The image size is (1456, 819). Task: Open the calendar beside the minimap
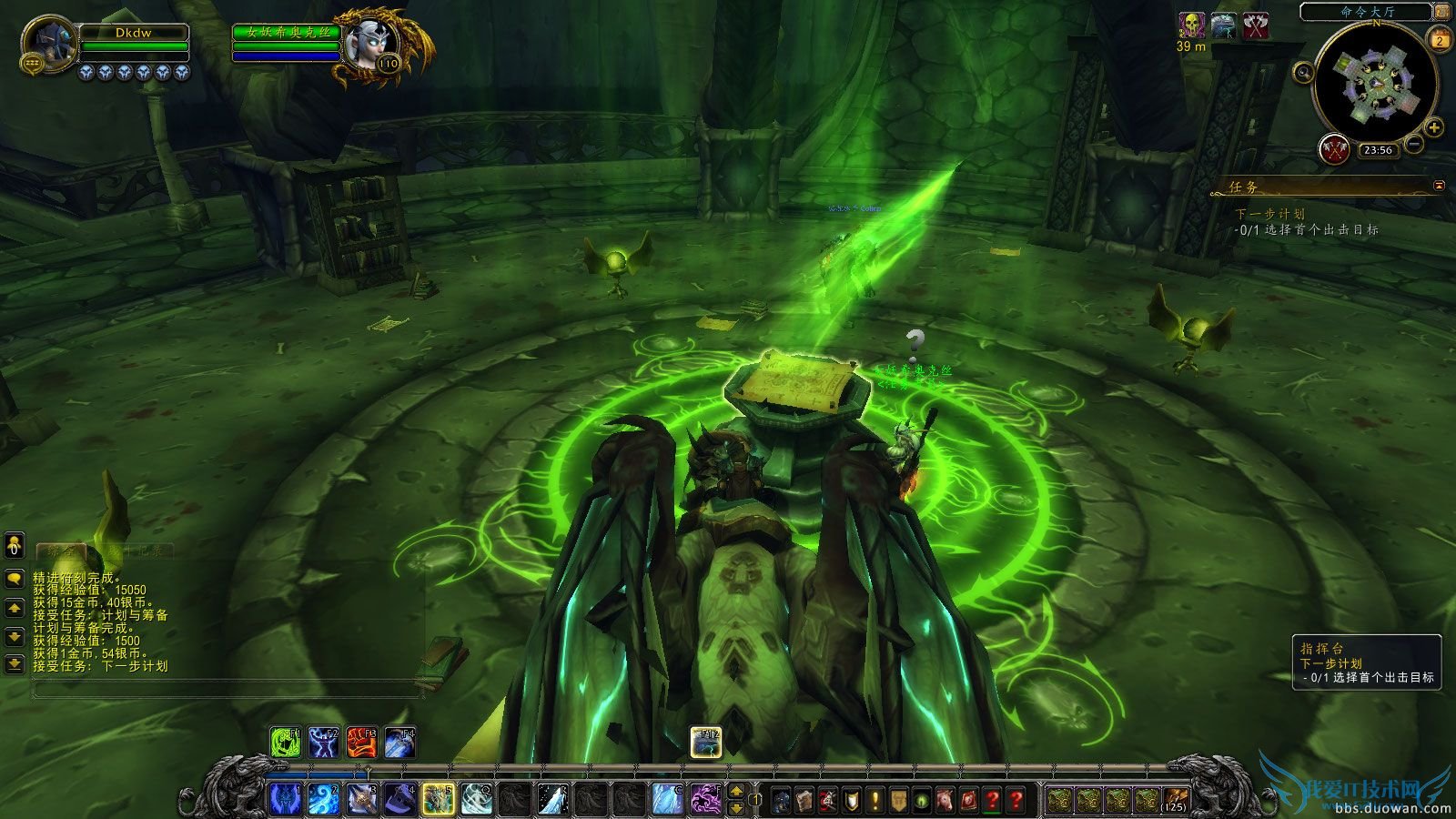tap(1440, 39)
